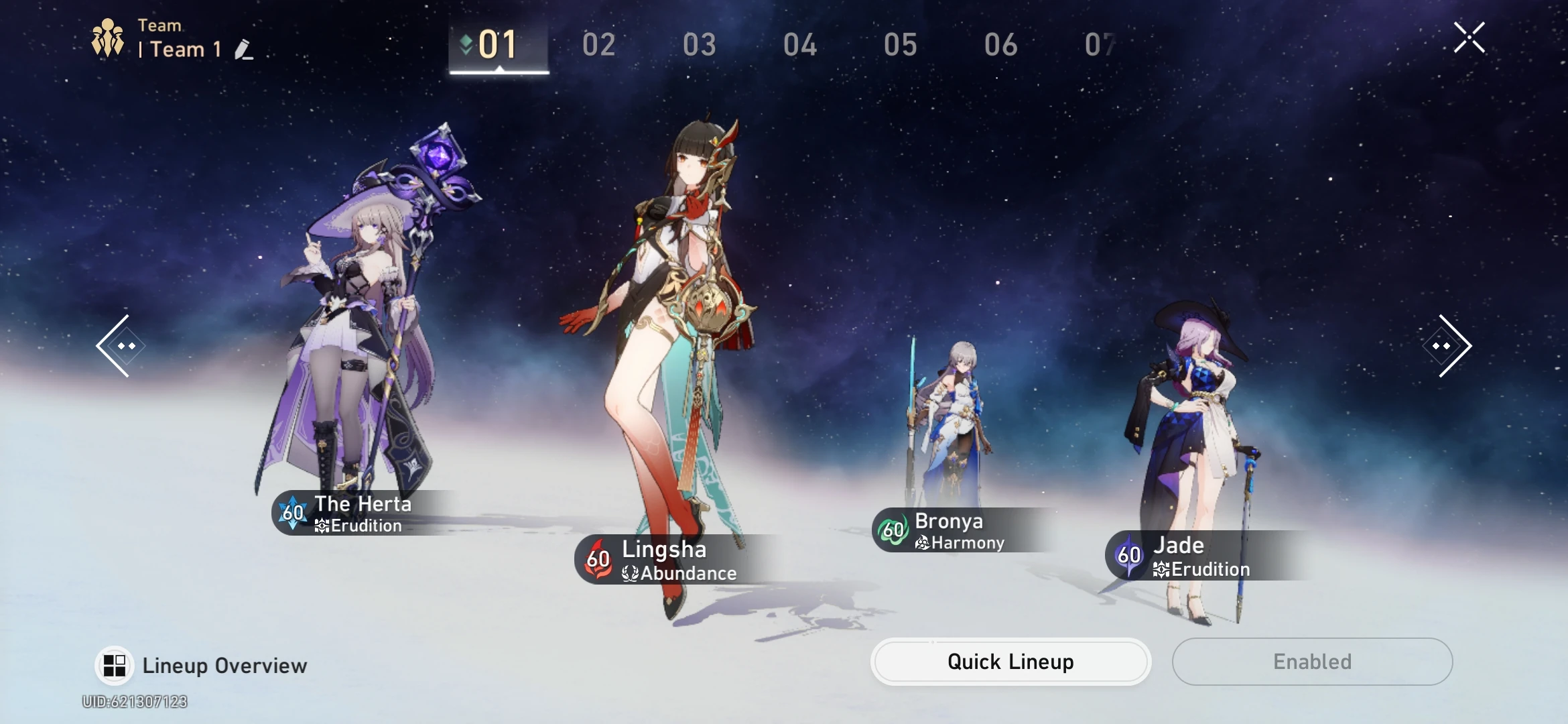Select the Erudition path icon under The Herta
This screenshot has height=724, width=1568.
click(322, 526)
